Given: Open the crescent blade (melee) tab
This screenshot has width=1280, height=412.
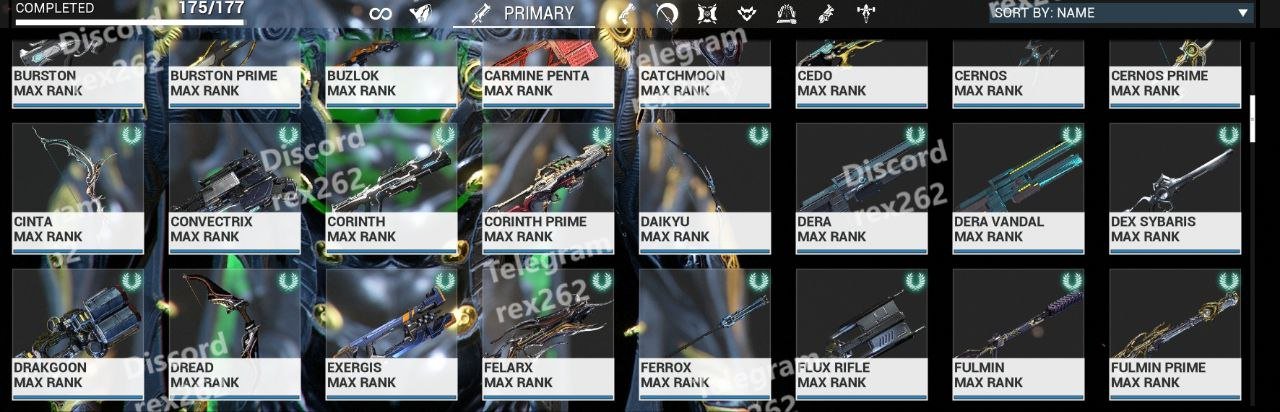Looking at the screenshot, I should (x=667, y=13).
